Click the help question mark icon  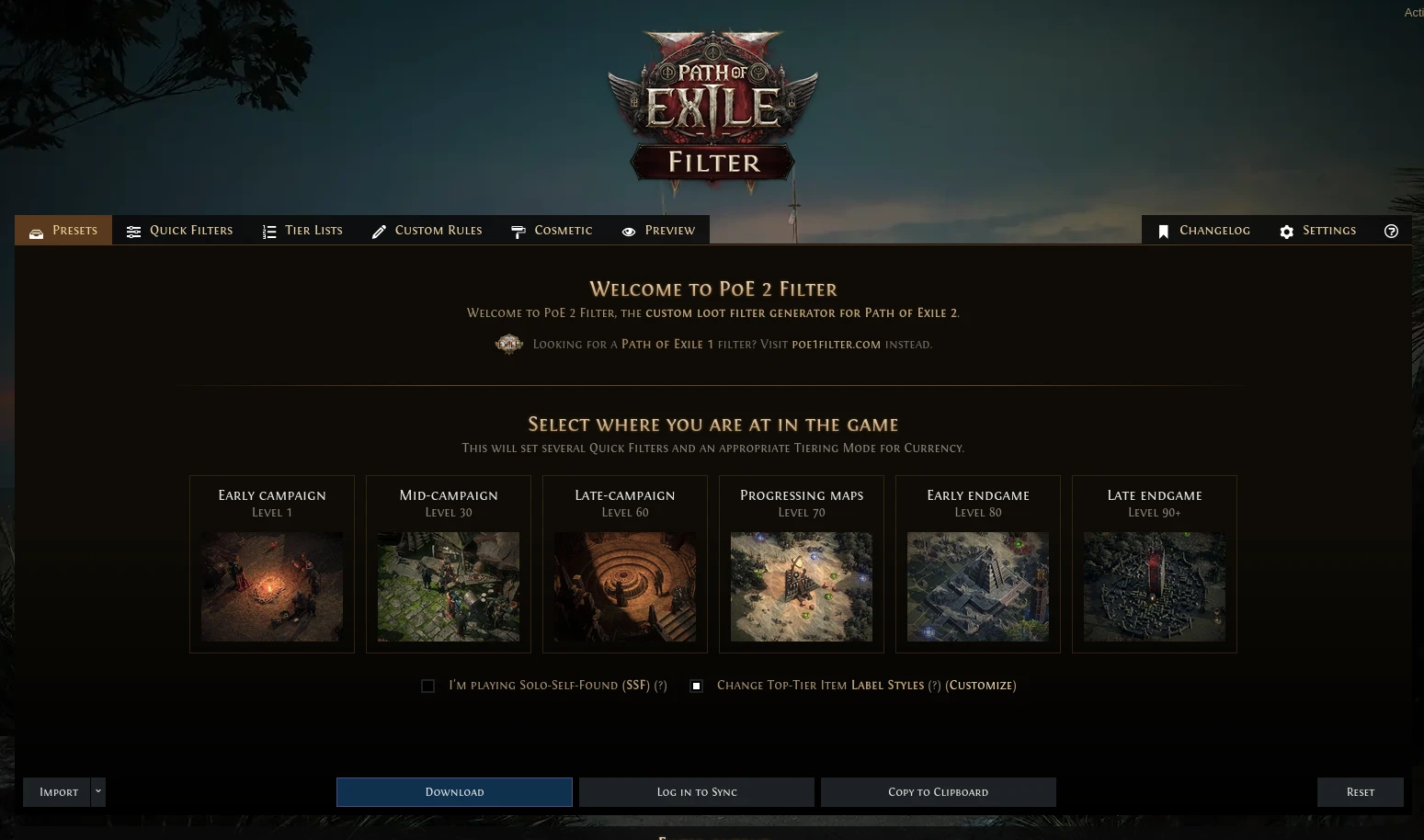[x=1391, y=231]
